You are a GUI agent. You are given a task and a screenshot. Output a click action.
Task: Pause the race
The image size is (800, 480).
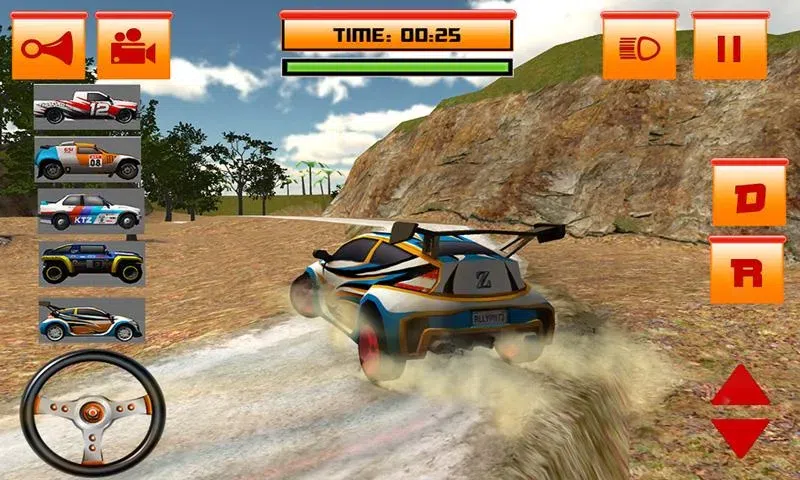730,47
